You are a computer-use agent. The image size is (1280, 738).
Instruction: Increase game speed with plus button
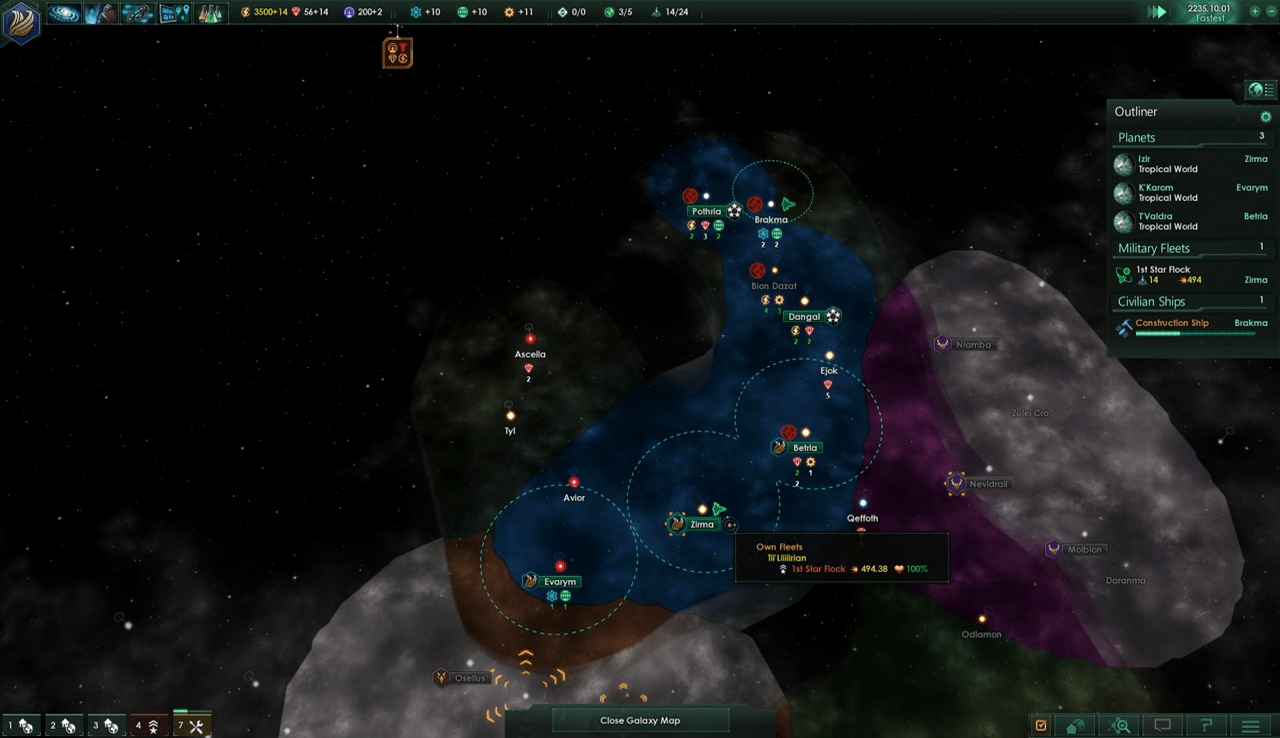(x=1256, y=12)
